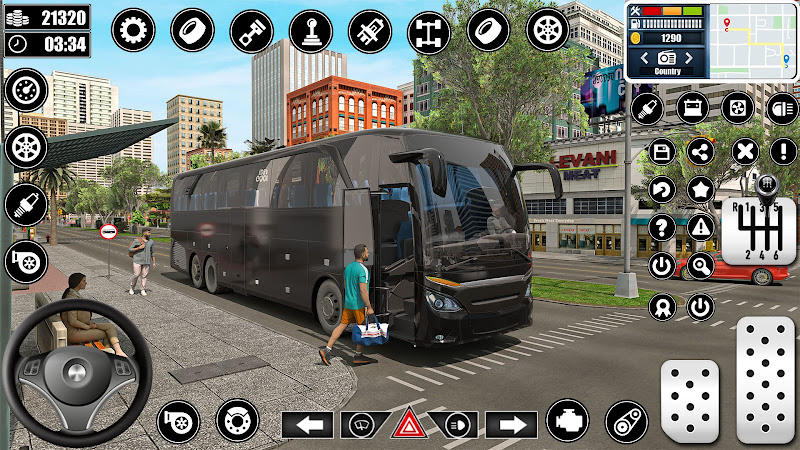The width and height of the screenshot is (800, 450).
Task: Open the settings gear icon
Action: (130, 30)
